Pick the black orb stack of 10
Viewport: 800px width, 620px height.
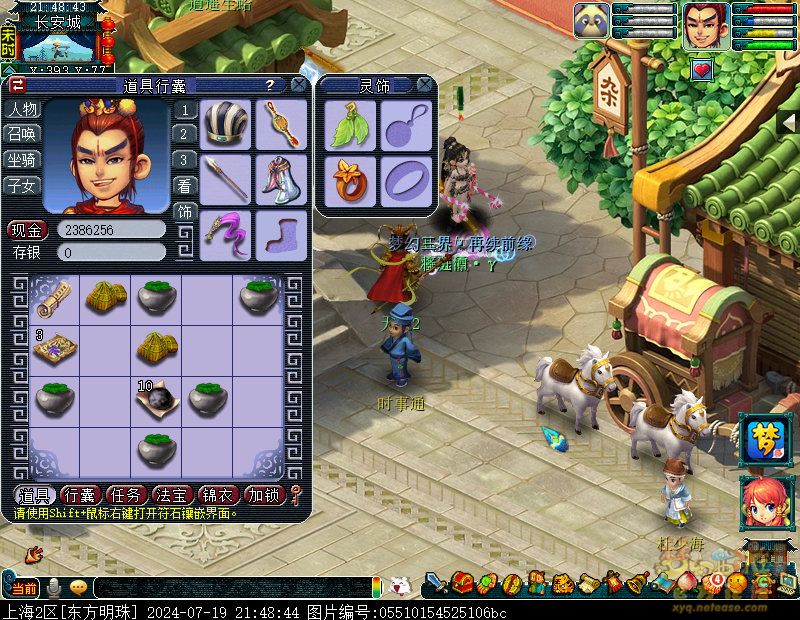click(x=157, y=398)
